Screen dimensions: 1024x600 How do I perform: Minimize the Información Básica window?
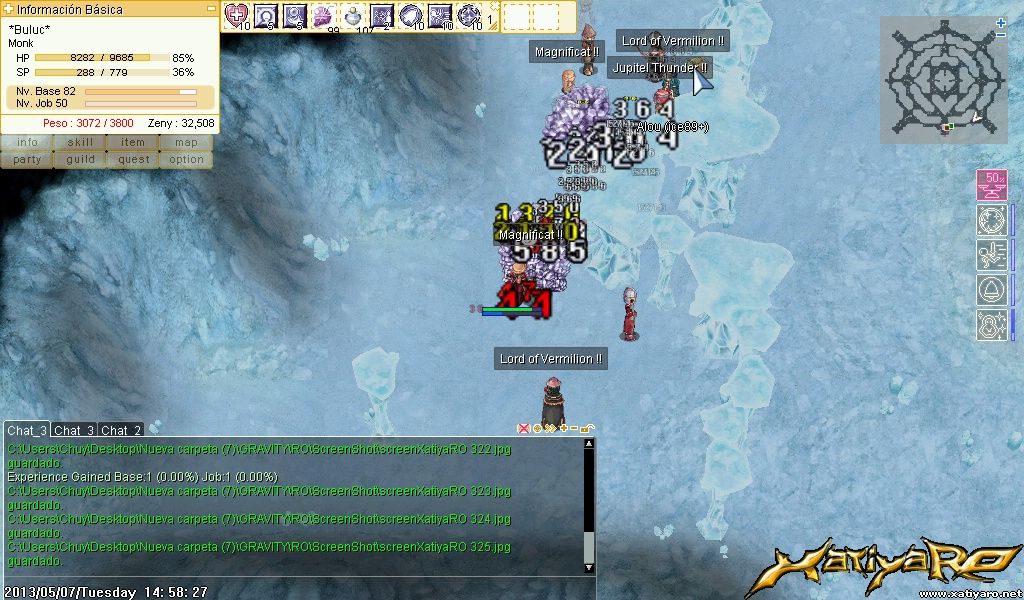211,9
